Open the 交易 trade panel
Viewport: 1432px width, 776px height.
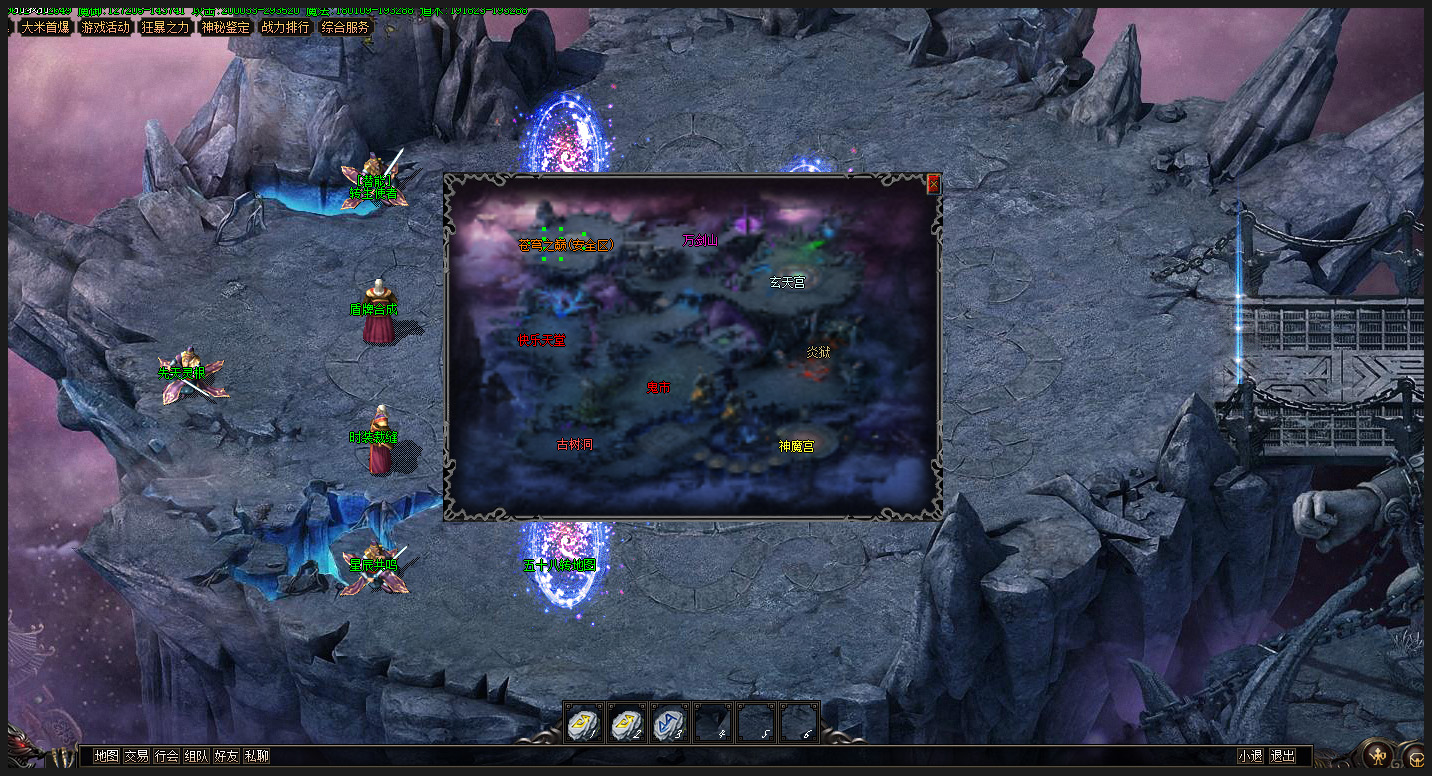coord(136,756)
